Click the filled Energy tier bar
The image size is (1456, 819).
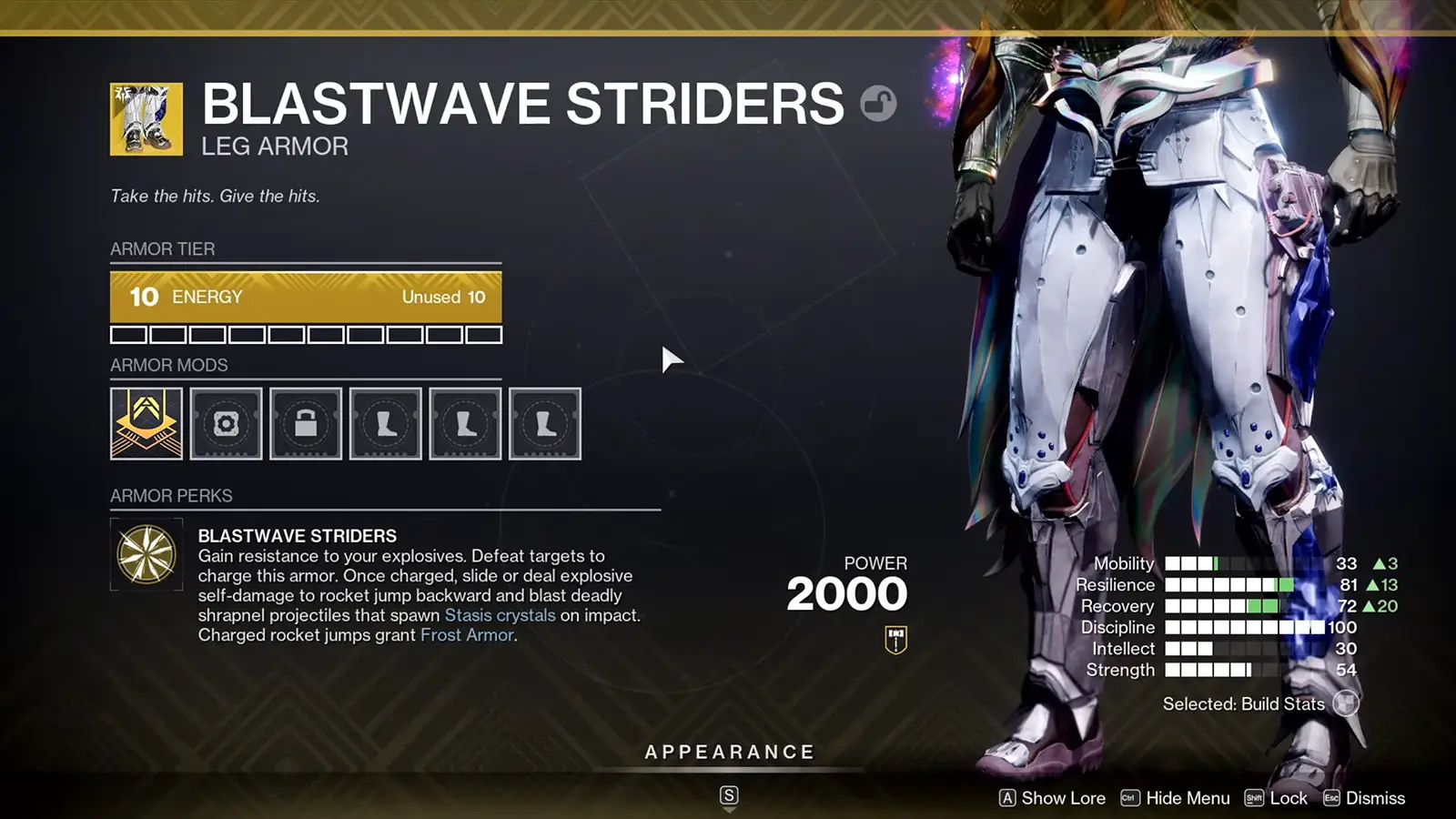tap(305, 297)
